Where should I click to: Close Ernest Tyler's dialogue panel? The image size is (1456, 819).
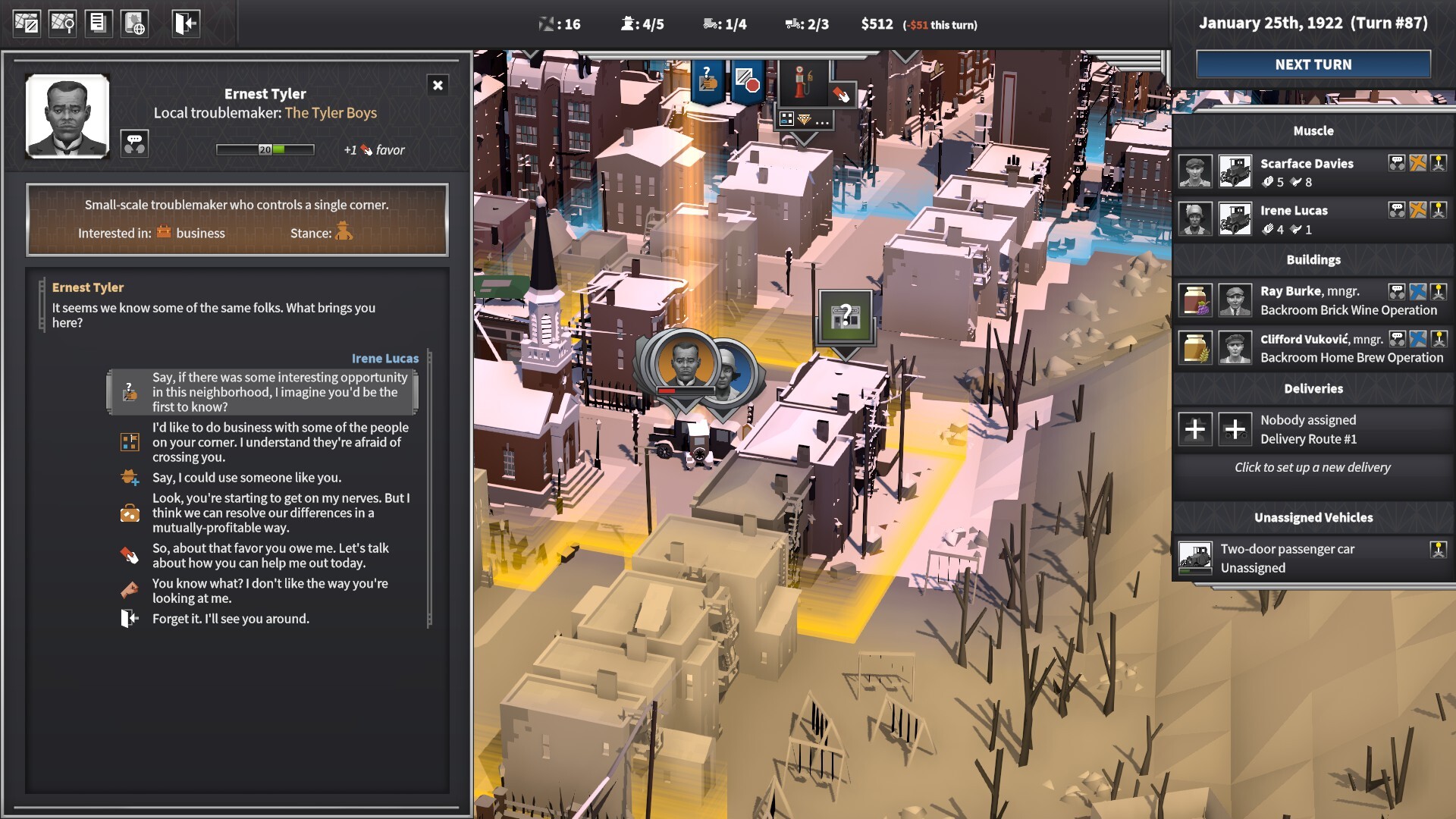(438, 85)
